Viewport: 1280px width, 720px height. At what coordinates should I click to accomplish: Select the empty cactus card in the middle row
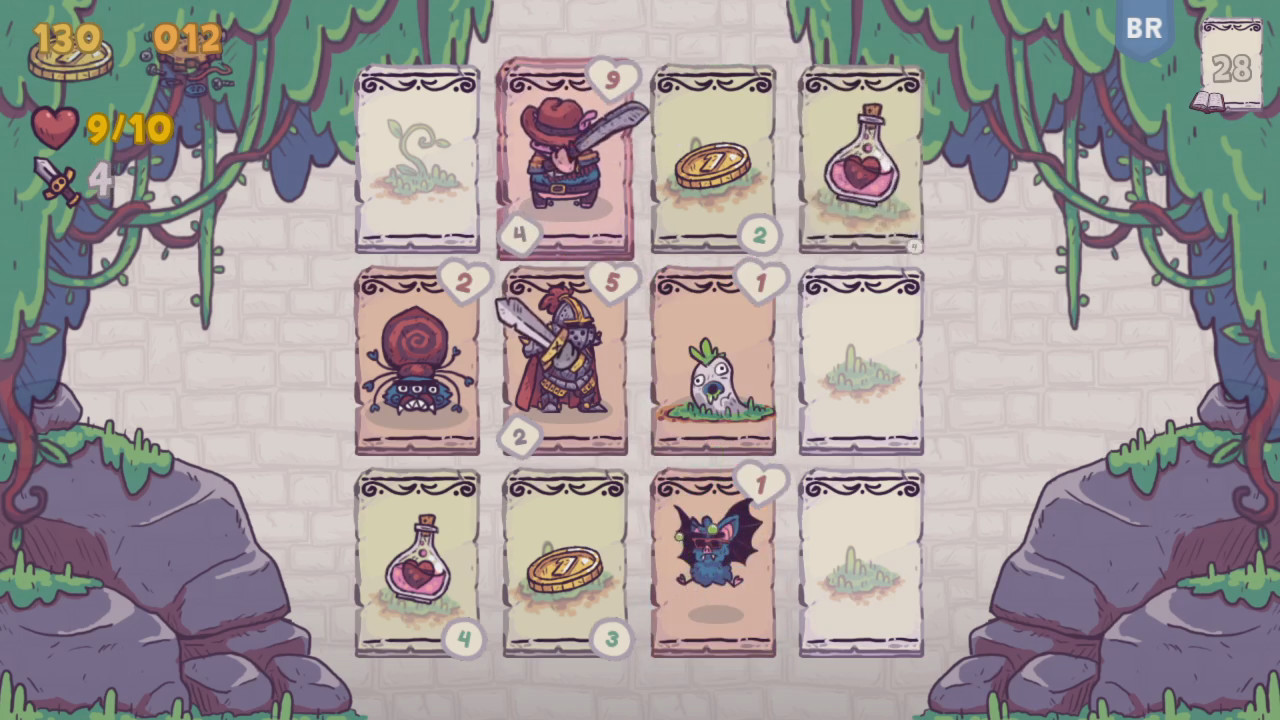click(x=861, y=360)
